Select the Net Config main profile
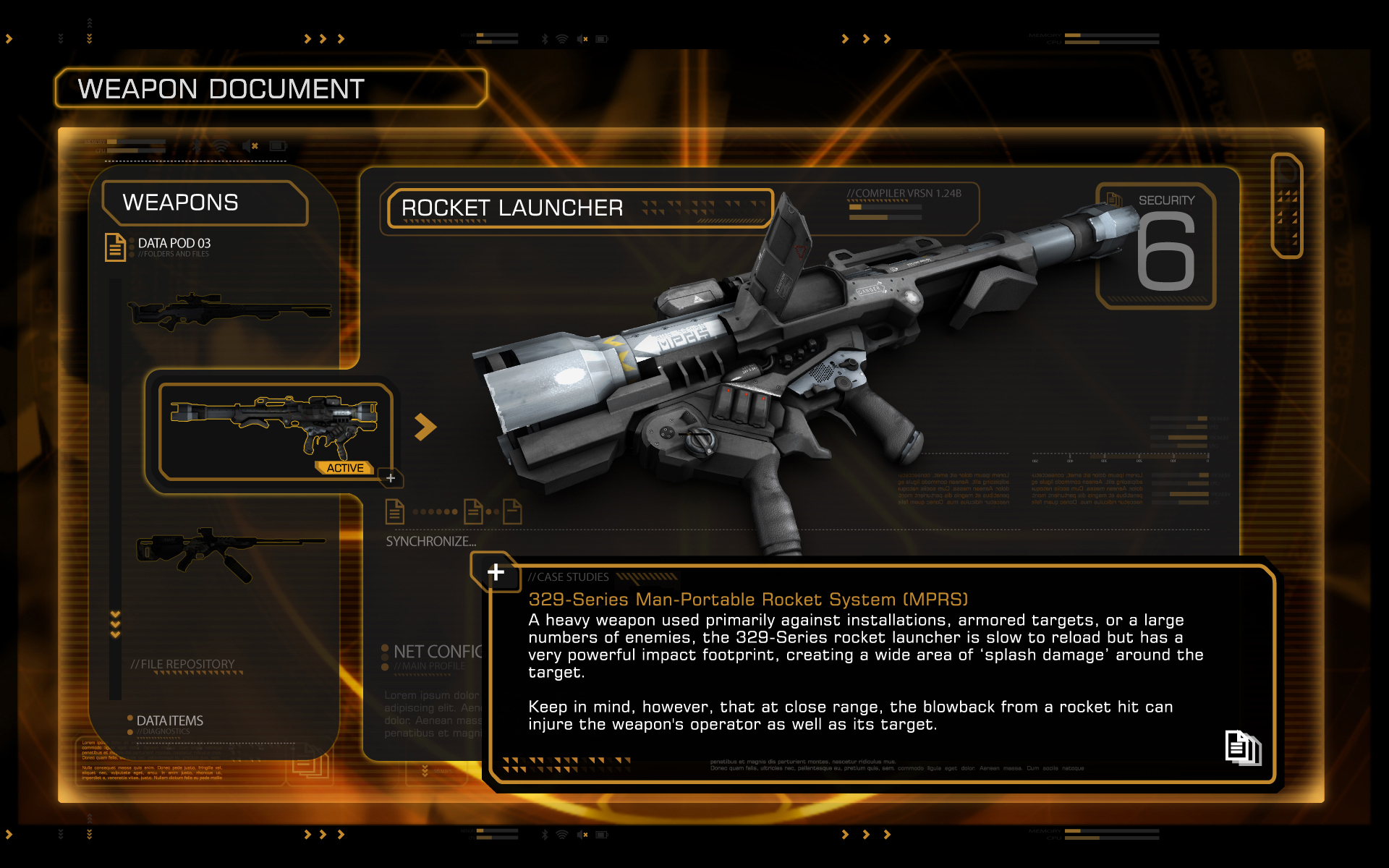This screenshot has width=1389, height=868. (434, 653)
